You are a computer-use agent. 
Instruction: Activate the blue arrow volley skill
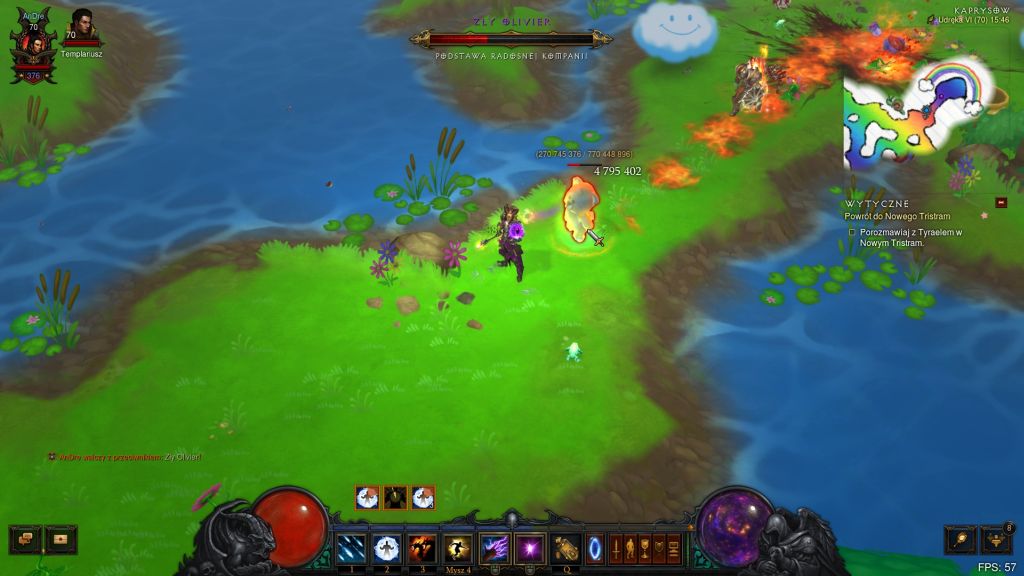pos(351,548)
